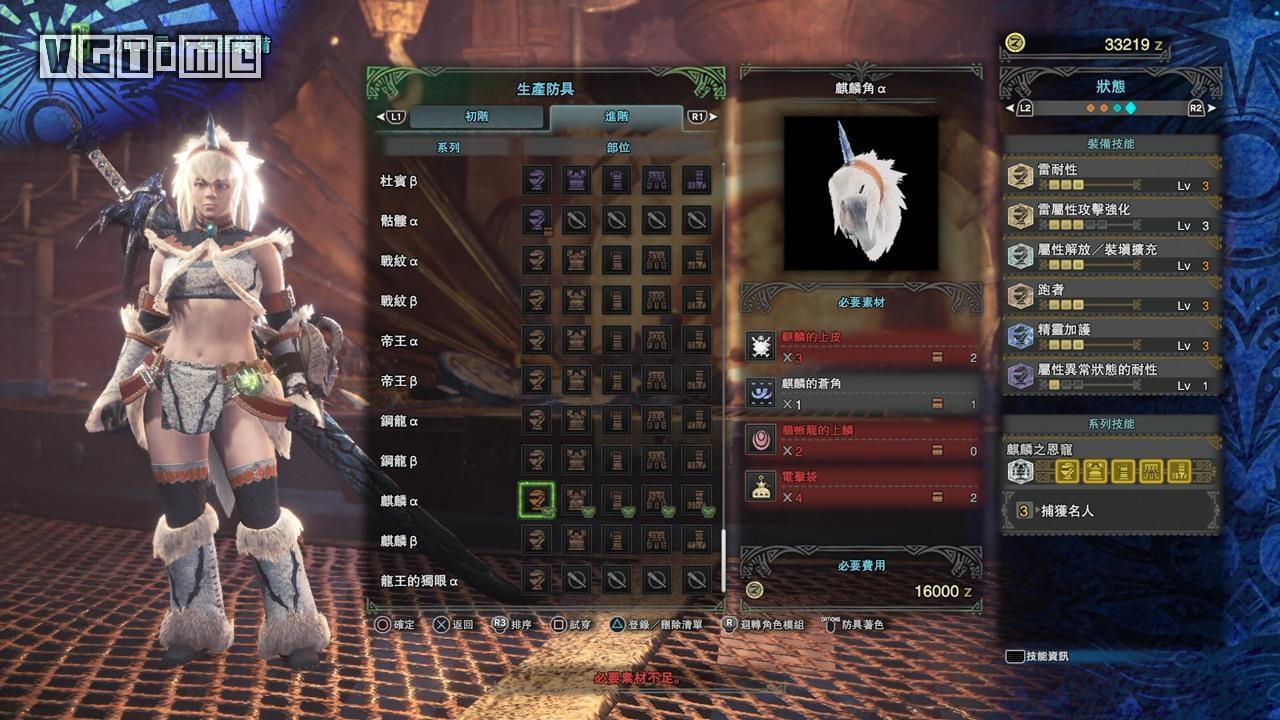Click the 麒麟角α preview image
1280x720 pixels.
(x=860, y=193)
